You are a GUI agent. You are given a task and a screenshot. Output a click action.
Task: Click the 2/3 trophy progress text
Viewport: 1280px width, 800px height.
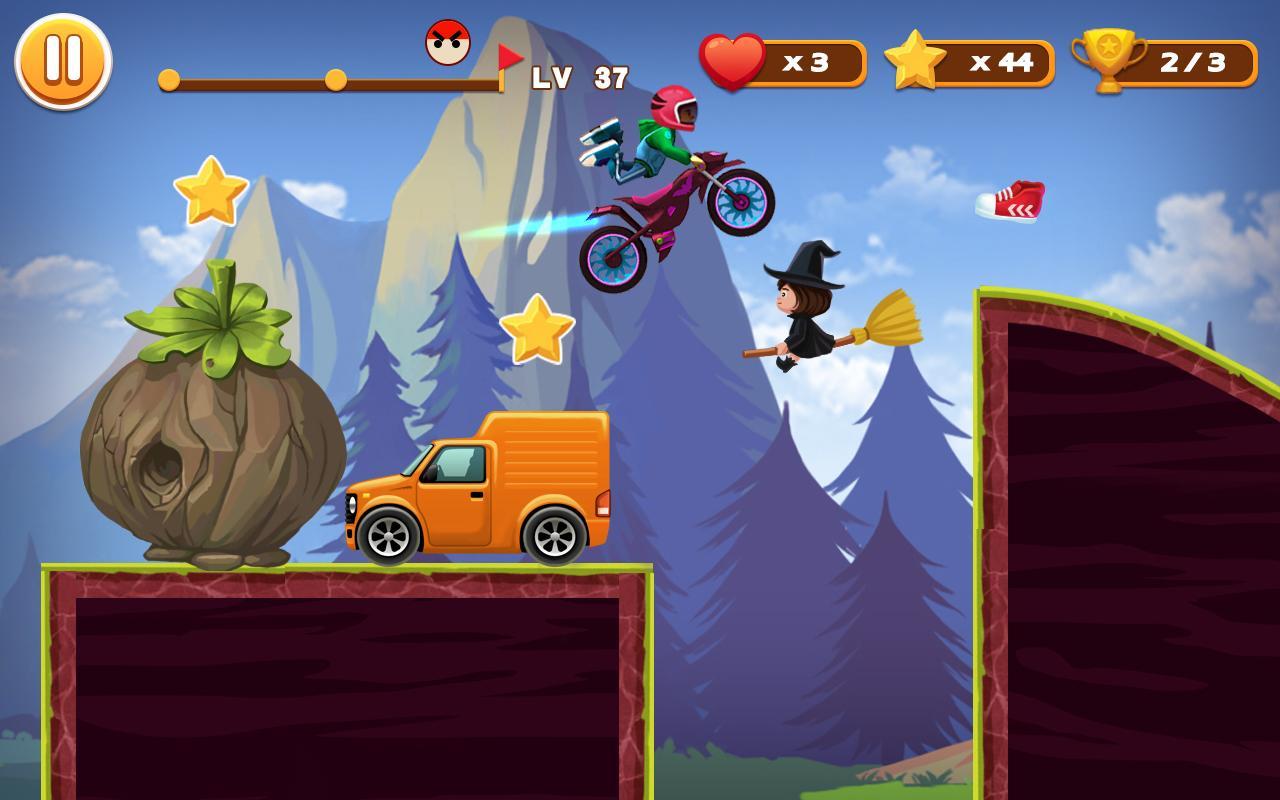[x=1192, y=62]
